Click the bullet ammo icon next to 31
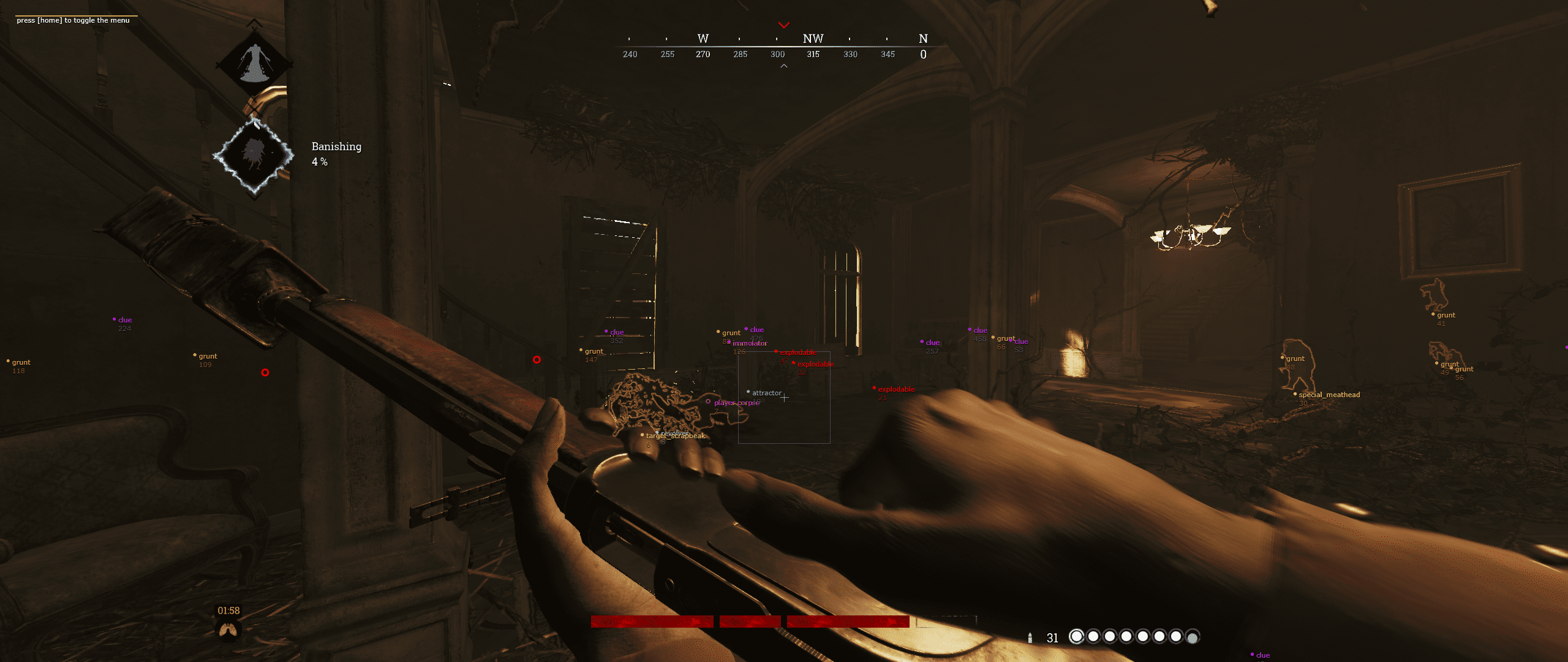 click(1030, 637)
